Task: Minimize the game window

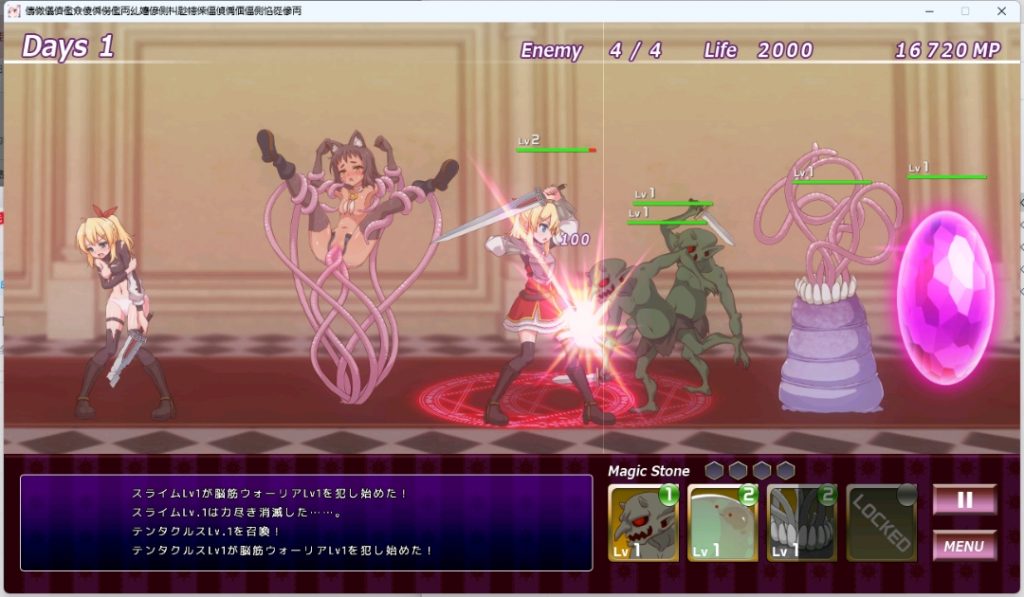Action: click(x=929, y=11)
